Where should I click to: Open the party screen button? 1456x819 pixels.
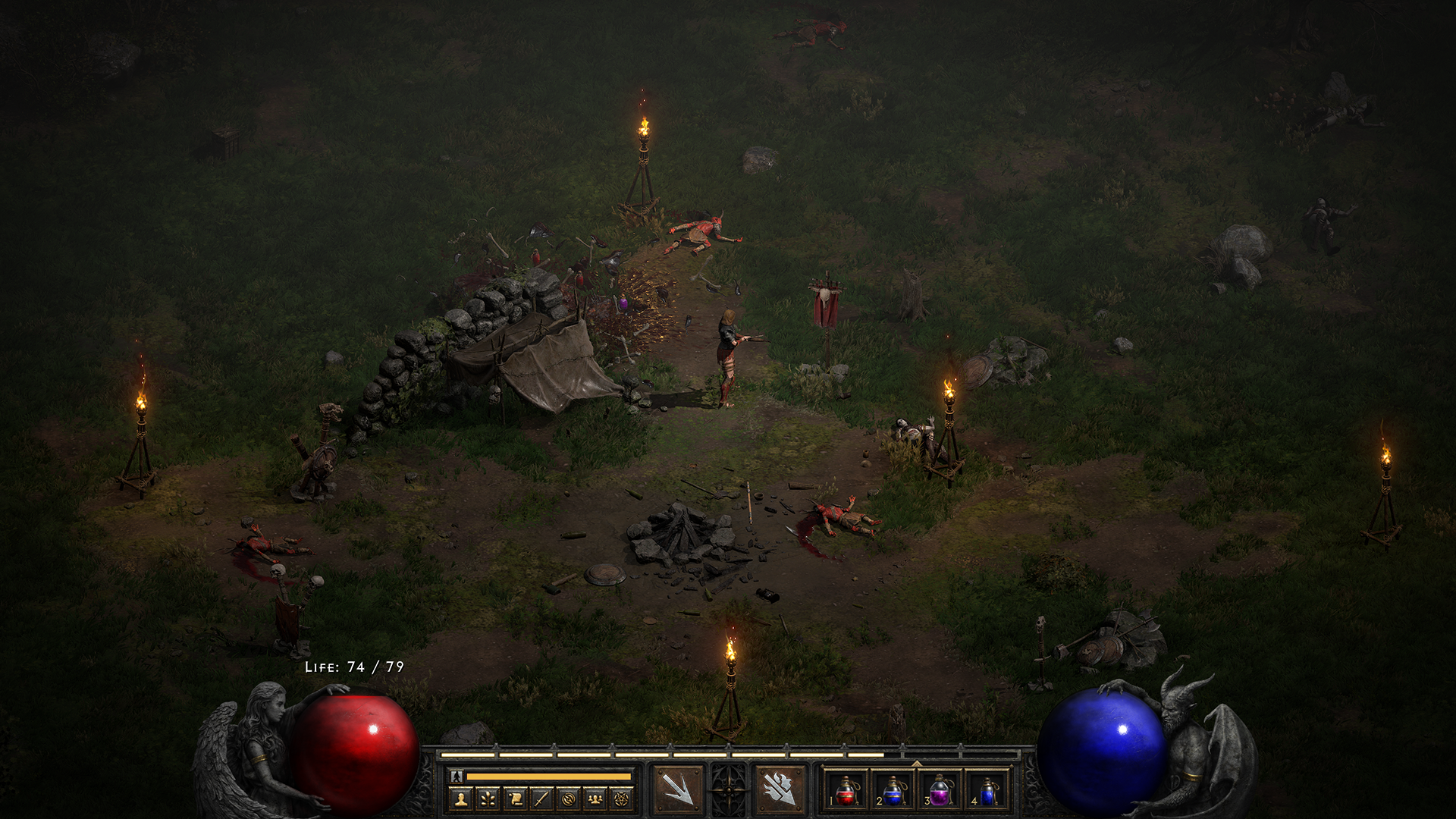point(595,799)
